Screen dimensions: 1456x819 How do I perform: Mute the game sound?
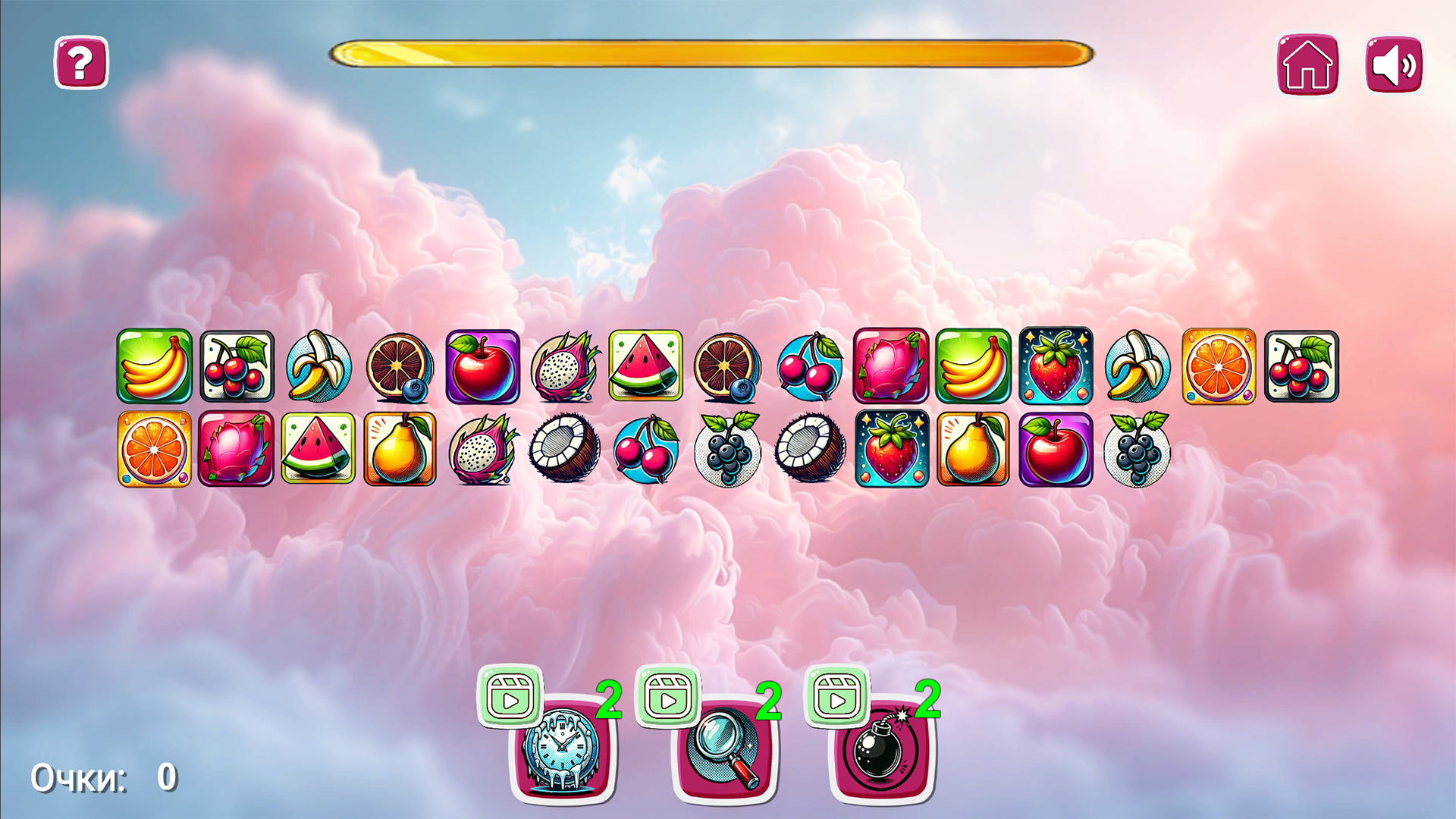1394,64
